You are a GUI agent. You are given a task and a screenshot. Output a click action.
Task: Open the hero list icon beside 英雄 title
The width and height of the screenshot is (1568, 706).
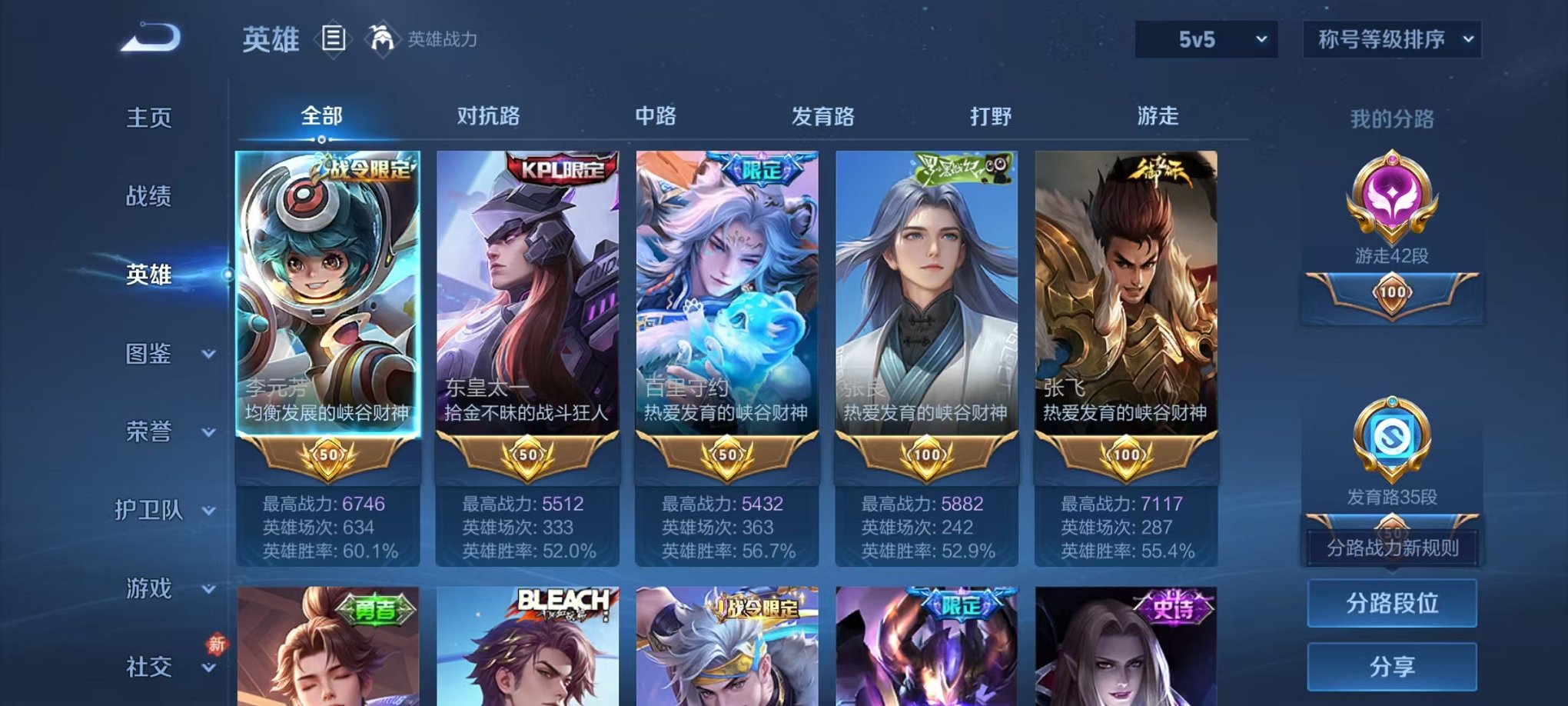(335, 36)
